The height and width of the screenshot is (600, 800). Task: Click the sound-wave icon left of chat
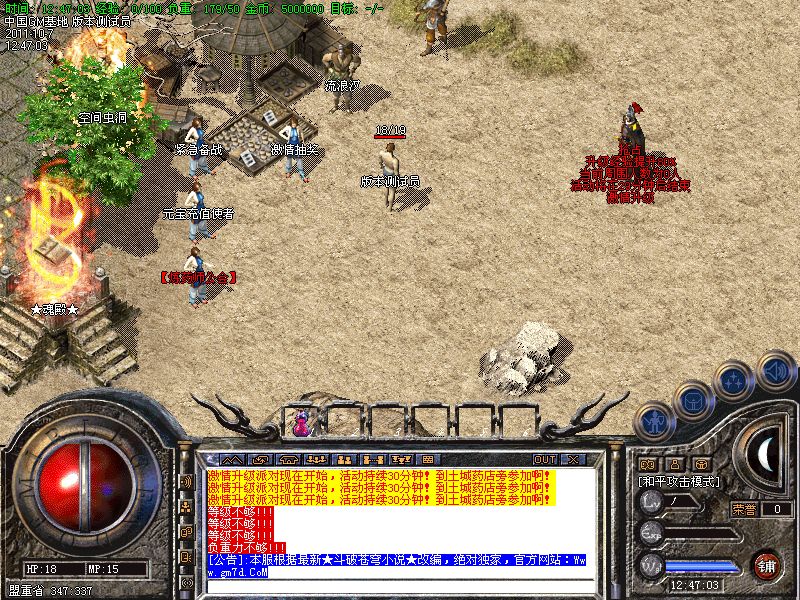tap(186, 481)
